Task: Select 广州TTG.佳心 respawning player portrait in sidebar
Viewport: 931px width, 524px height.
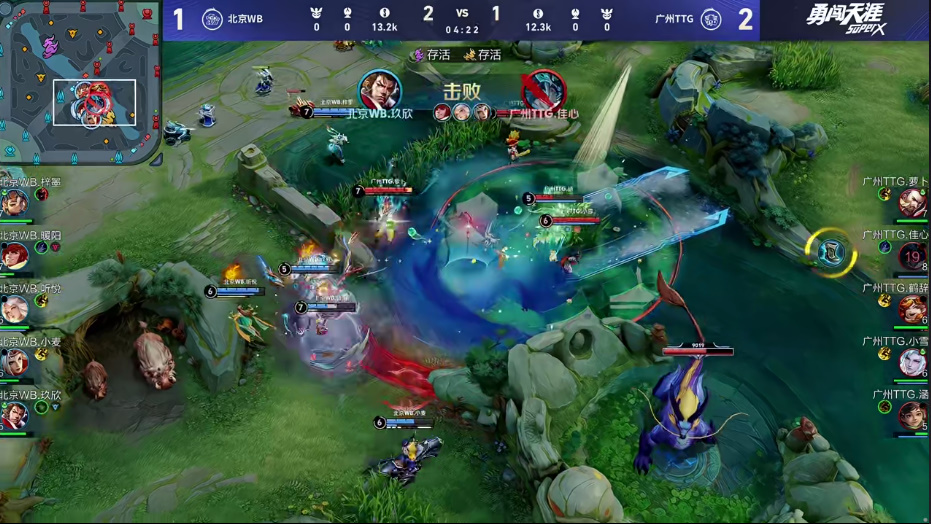Action: (x=912, y=256)
